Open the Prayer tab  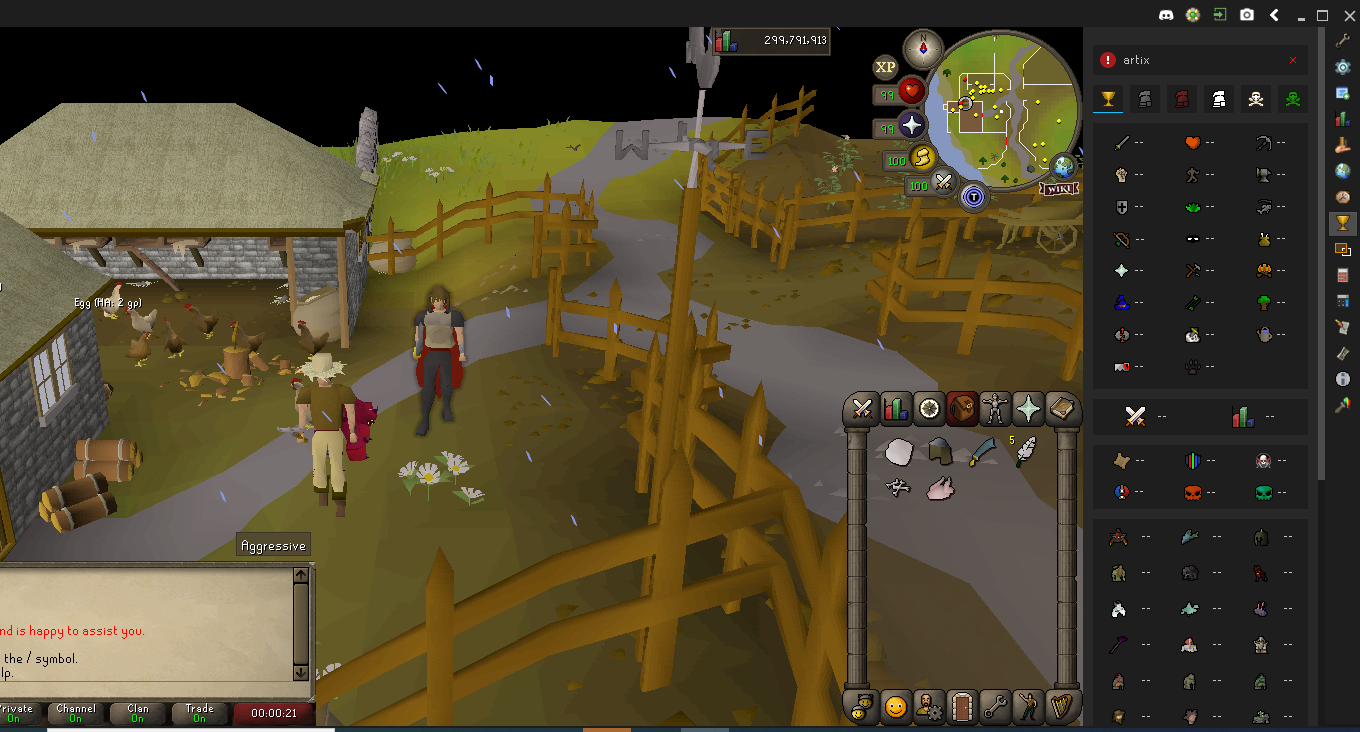1027,408
